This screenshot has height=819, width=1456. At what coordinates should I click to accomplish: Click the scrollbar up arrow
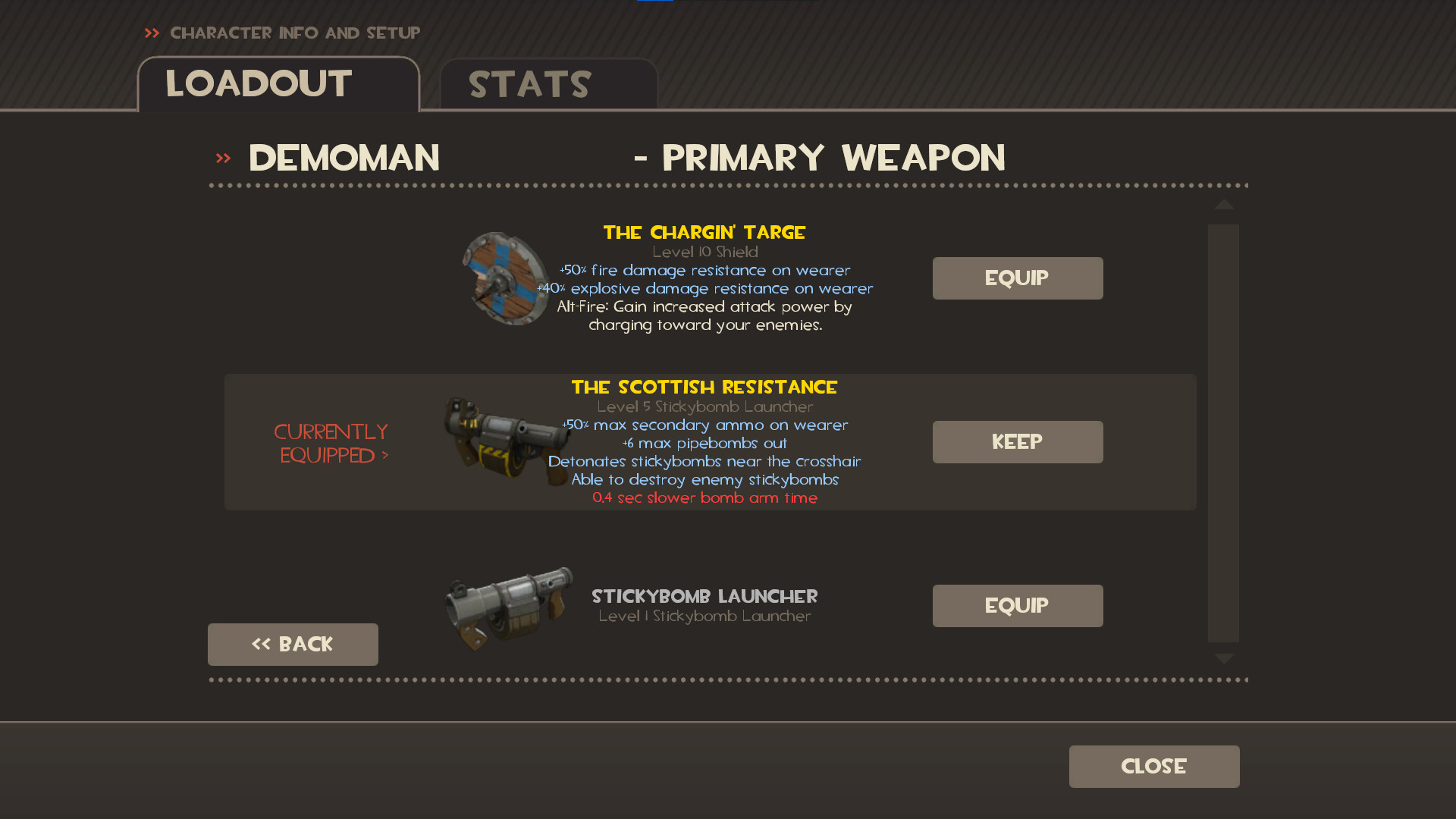[x=1223, y=206]
